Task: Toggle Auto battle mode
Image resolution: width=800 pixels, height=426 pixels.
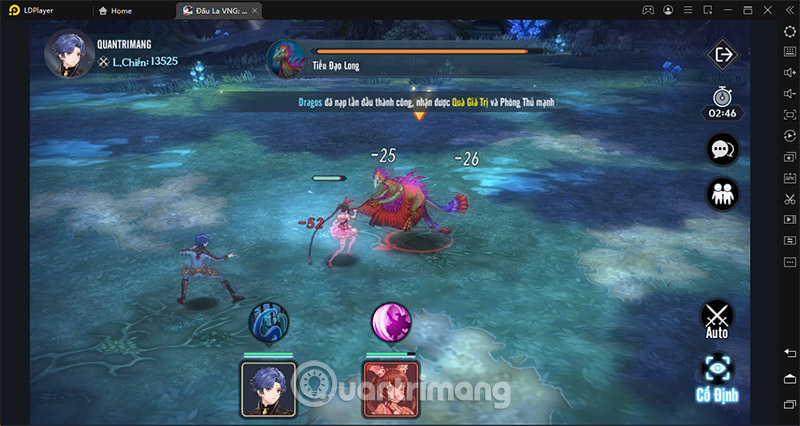Action: coord(717,318)
